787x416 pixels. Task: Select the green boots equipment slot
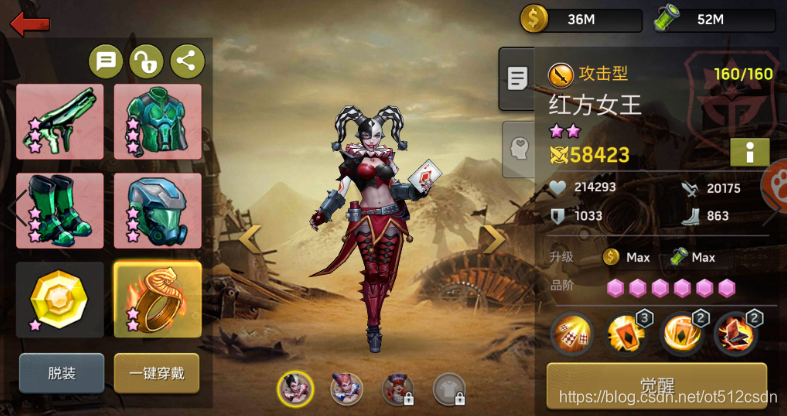60,211
